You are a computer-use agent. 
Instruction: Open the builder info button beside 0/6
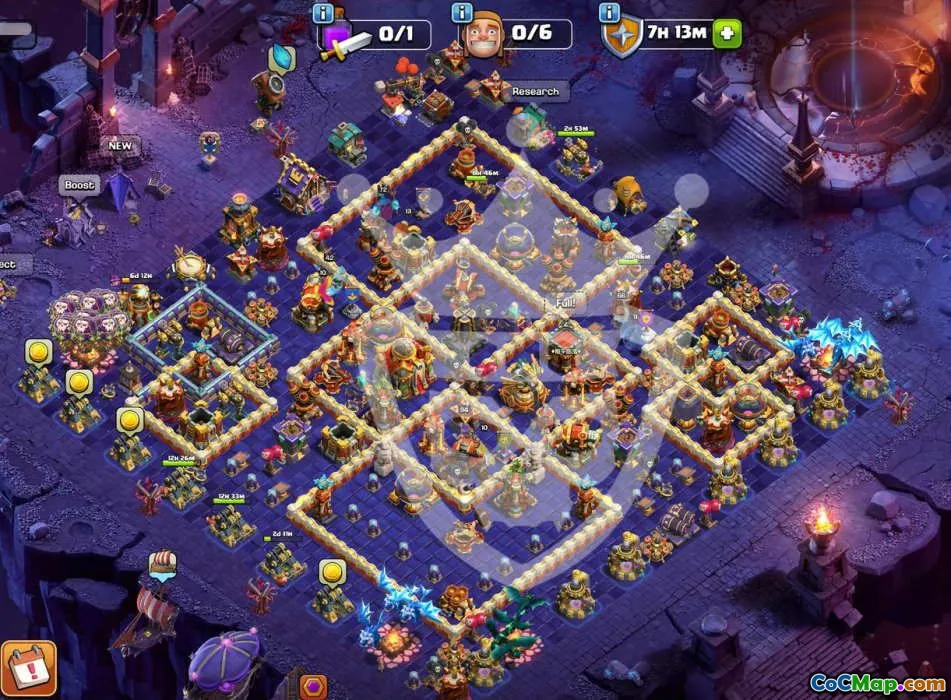[x=462, y=13]
